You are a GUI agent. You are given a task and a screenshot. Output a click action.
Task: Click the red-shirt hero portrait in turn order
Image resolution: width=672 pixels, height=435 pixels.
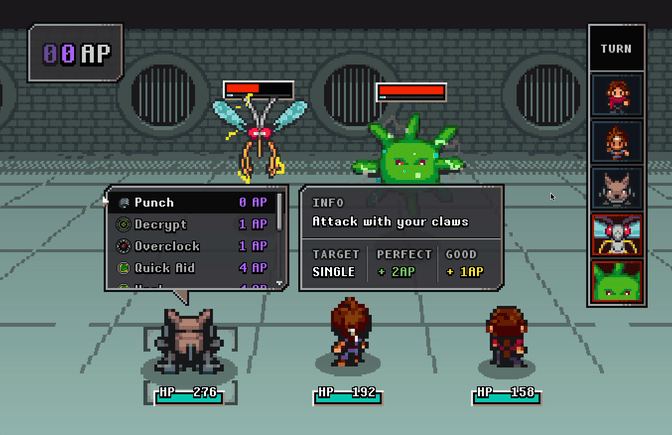click(616, 96)
